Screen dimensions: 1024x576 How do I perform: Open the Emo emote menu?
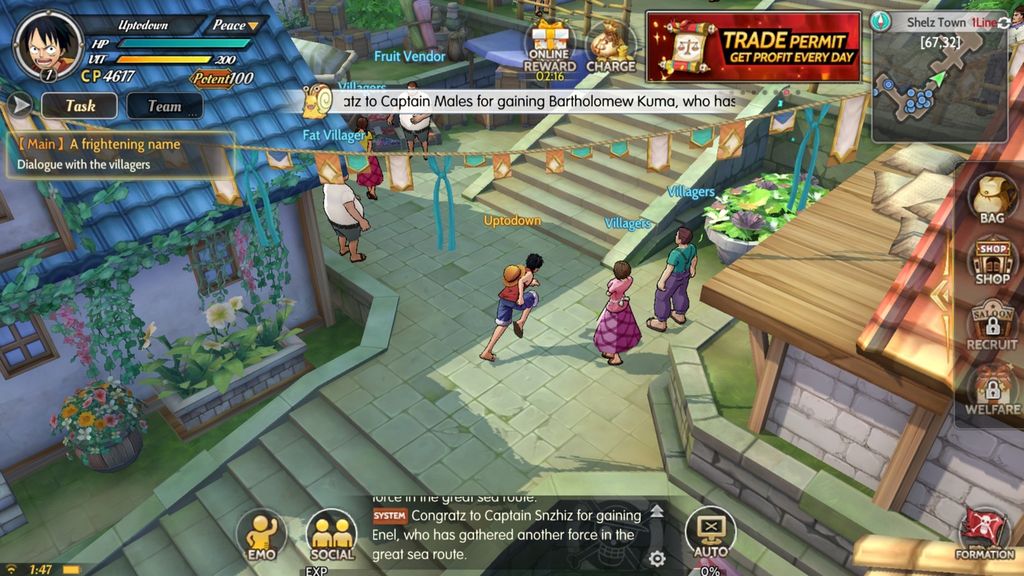(x=261, y=535)
